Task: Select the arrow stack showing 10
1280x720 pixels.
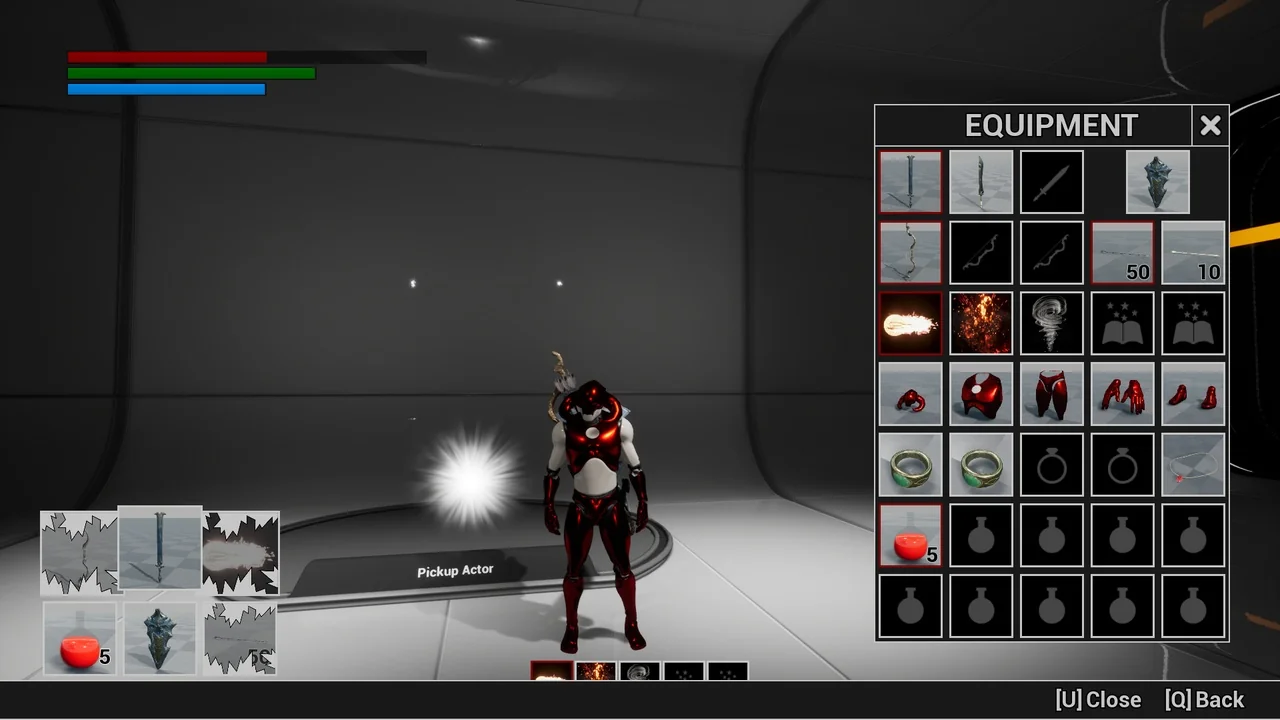Action: click(1193, 253)
